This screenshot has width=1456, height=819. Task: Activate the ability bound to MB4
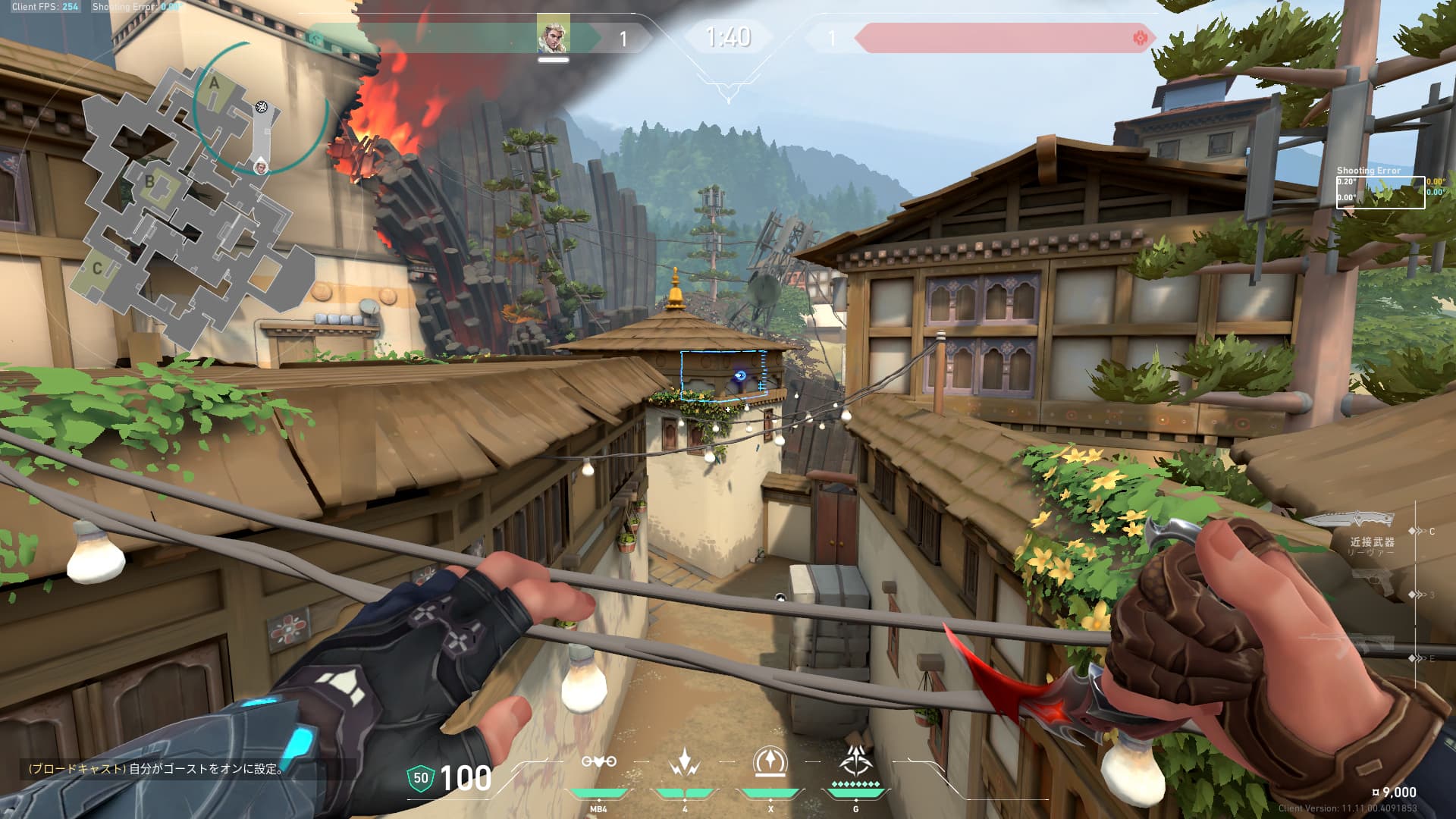(x=598, y=763)
